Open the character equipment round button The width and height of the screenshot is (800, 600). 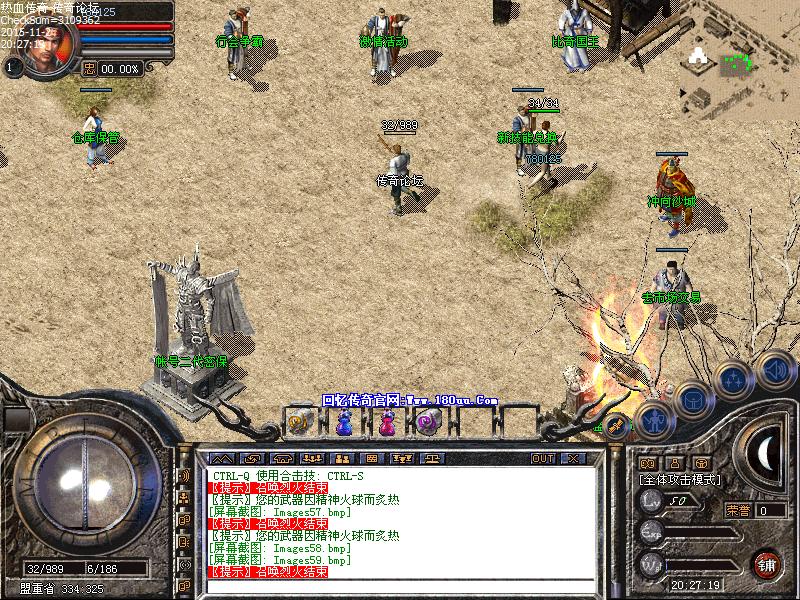653,421
